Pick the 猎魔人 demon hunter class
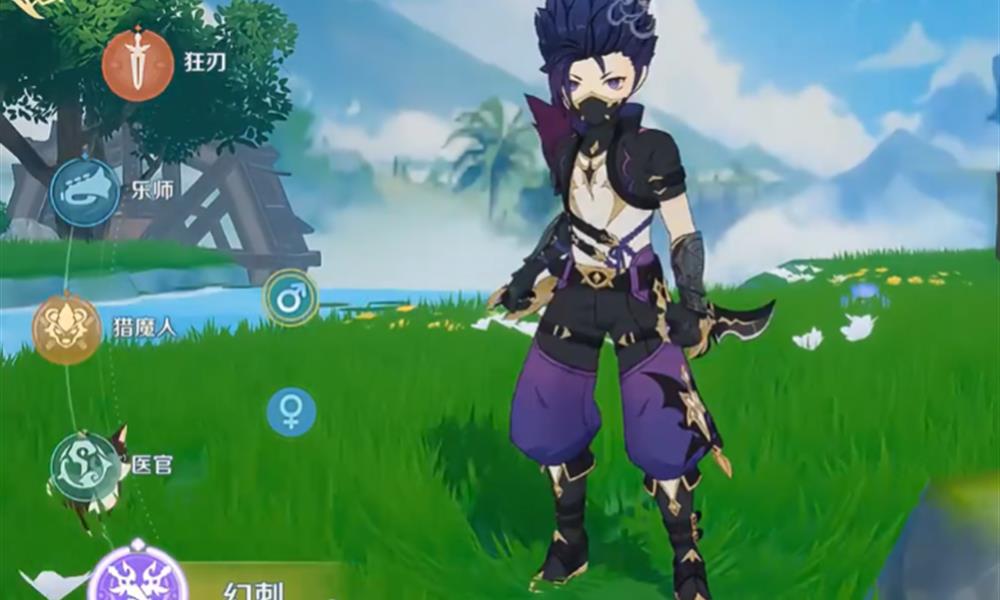Screen dimensions: 1000x600 tap(67, 329)
